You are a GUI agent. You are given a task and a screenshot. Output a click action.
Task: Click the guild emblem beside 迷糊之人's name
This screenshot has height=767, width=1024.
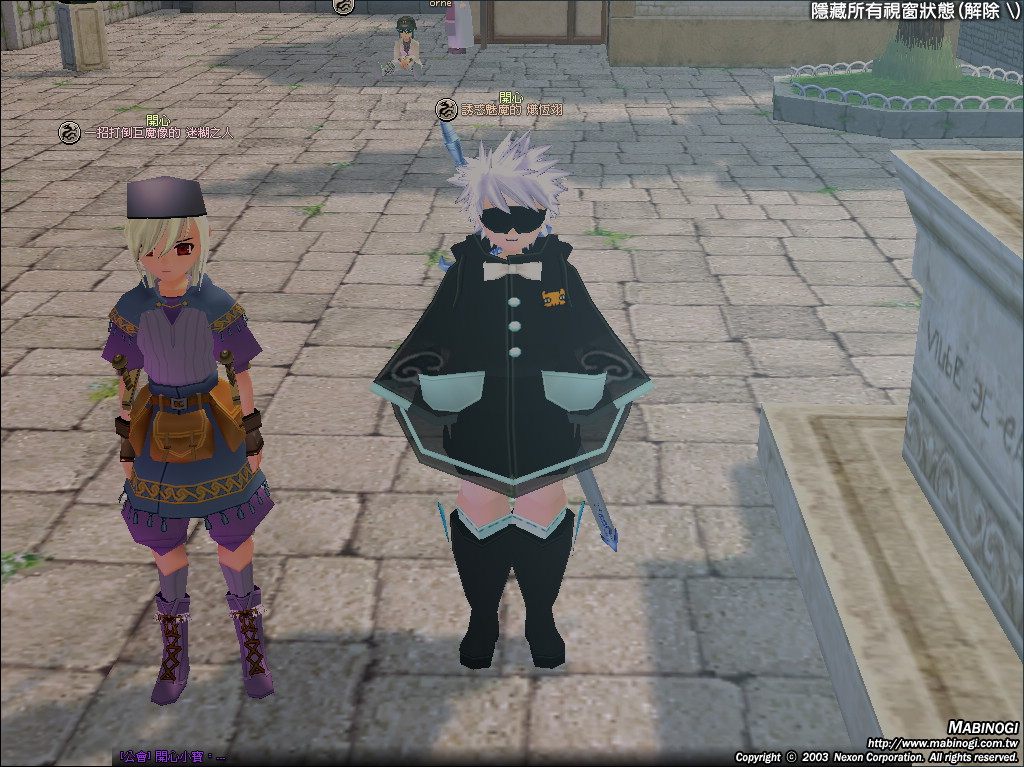(69, 132)
